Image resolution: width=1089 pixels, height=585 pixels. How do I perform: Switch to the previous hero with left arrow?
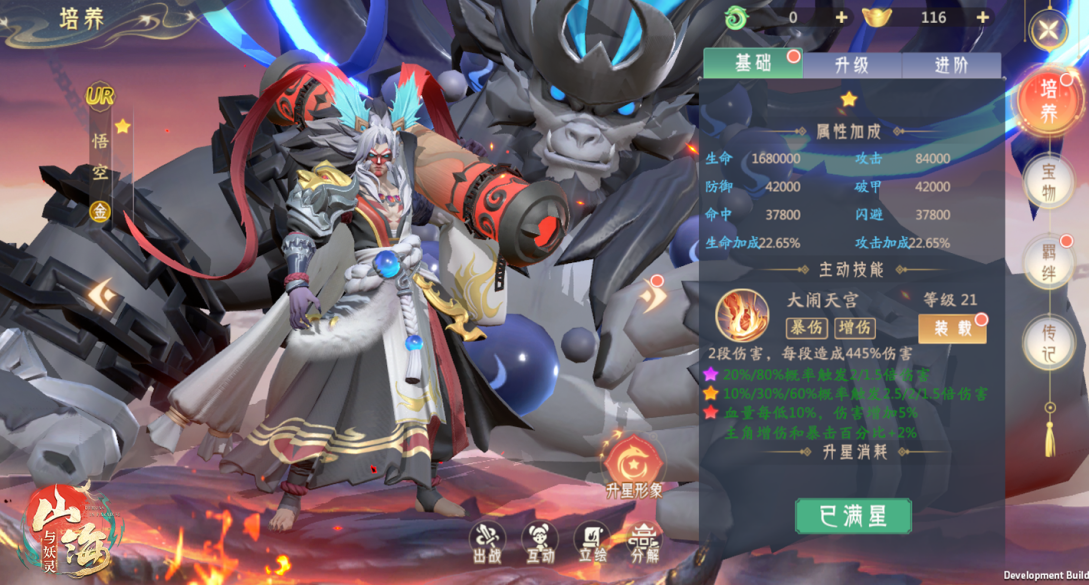(102, 295)
